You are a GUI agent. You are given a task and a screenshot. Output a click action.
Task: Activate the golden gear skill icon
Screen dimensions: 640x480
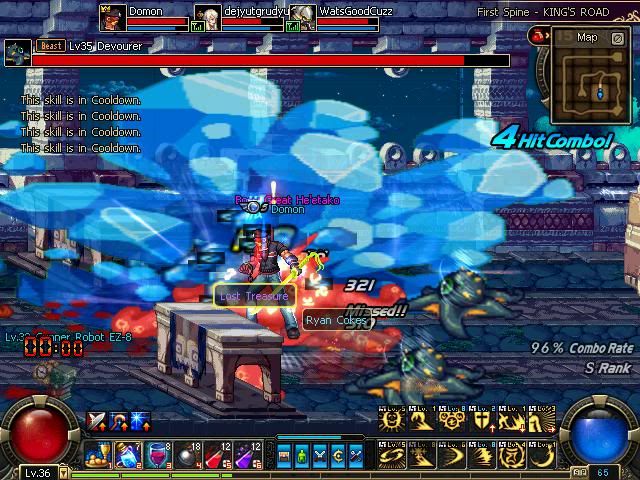coord(450,420)
